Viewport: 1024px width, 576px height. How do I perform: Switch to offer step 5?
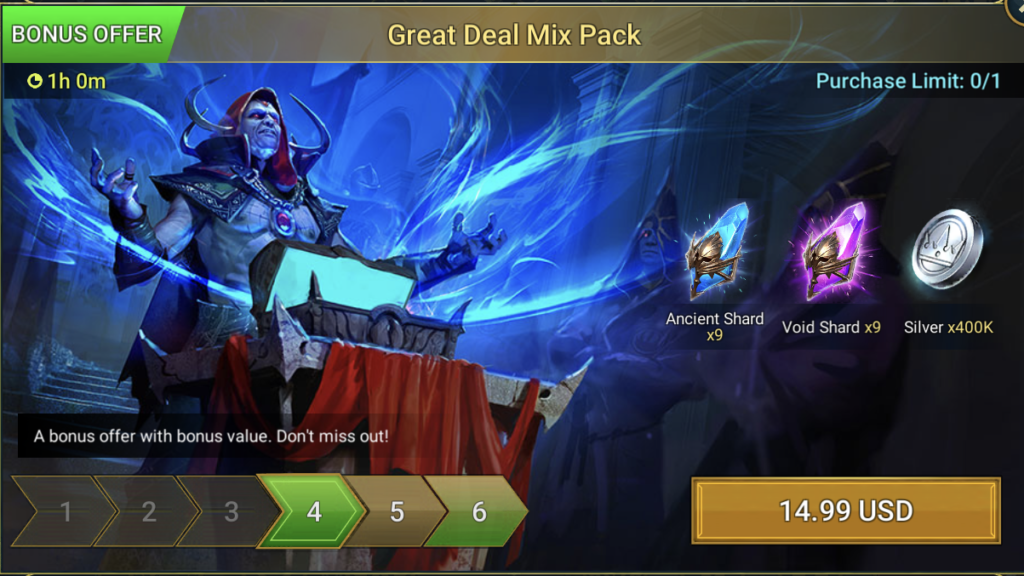(x=397, y=512)
